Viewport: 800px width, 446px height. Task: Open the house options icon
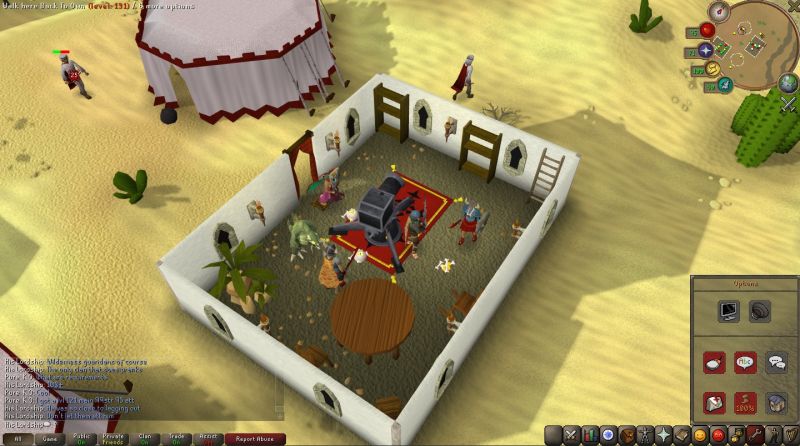tap(776, 403)
